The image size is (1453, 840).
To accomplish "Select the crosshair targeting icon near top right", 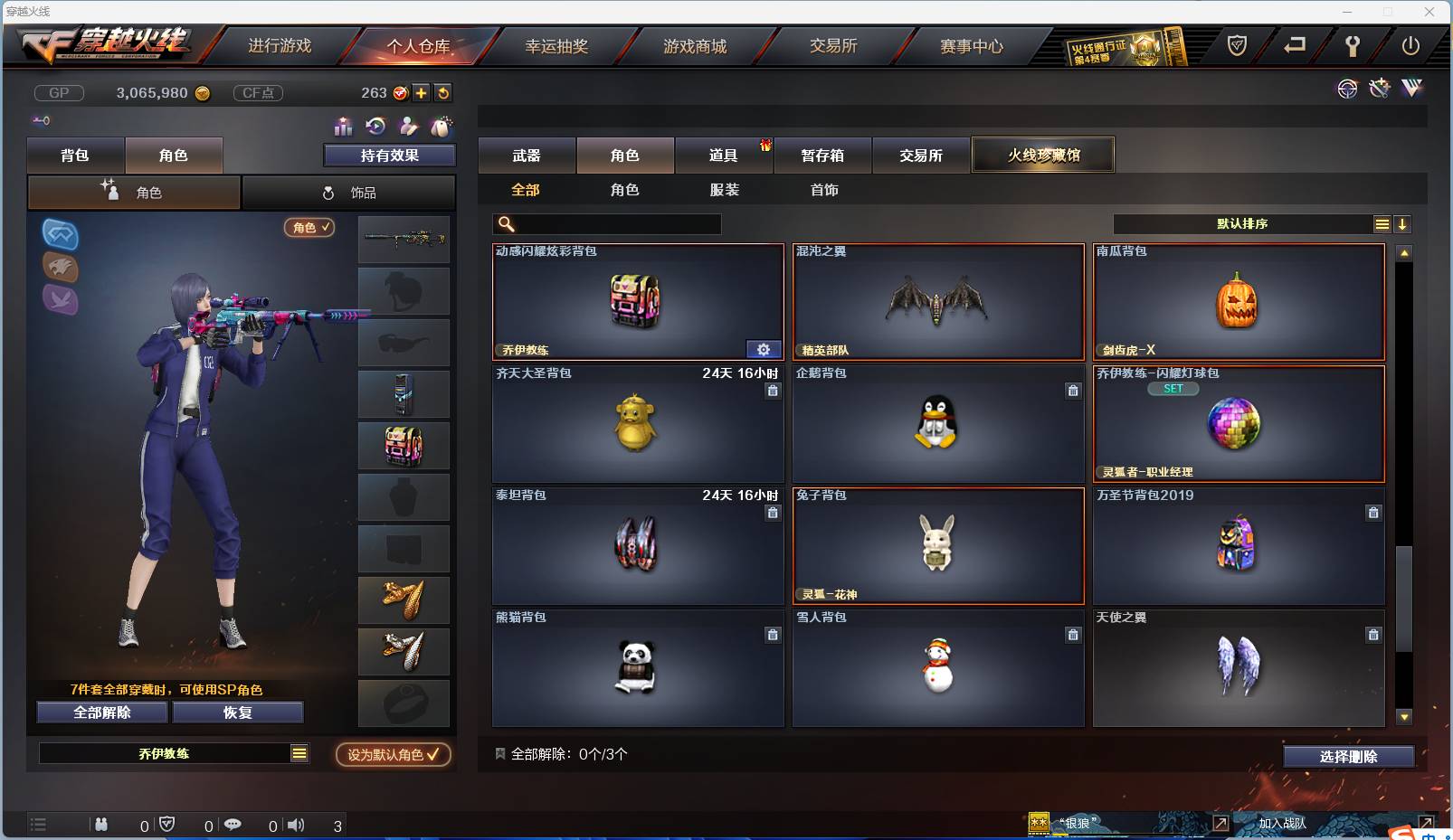I will pyautogui.click(x=1347, y=89).
